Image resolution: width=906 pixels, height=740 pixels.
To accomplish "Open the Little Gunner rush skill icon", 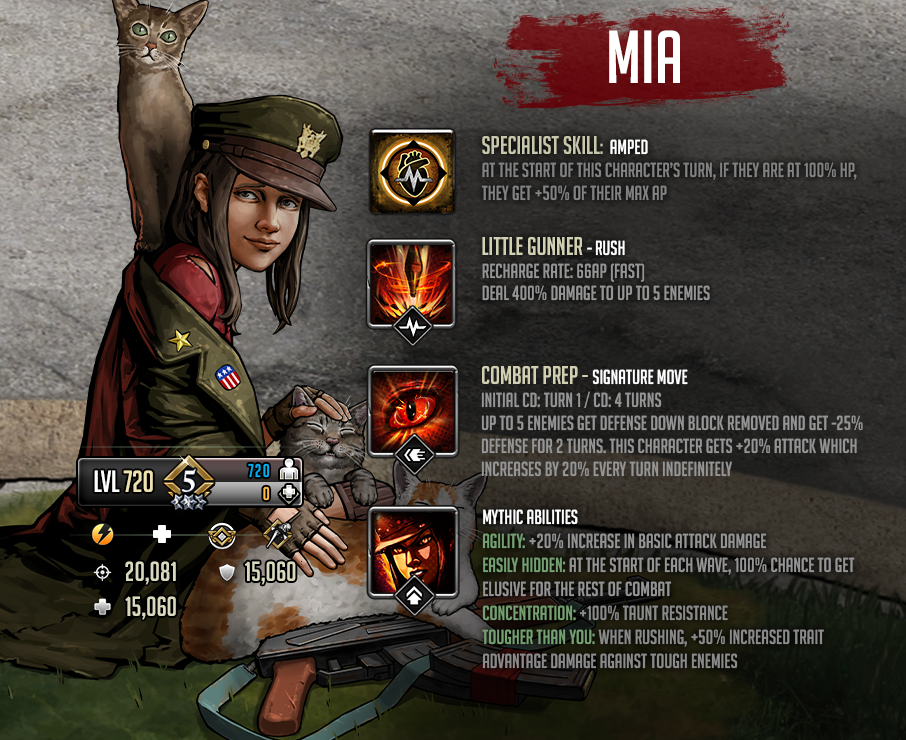I will (x=409, y=282).
